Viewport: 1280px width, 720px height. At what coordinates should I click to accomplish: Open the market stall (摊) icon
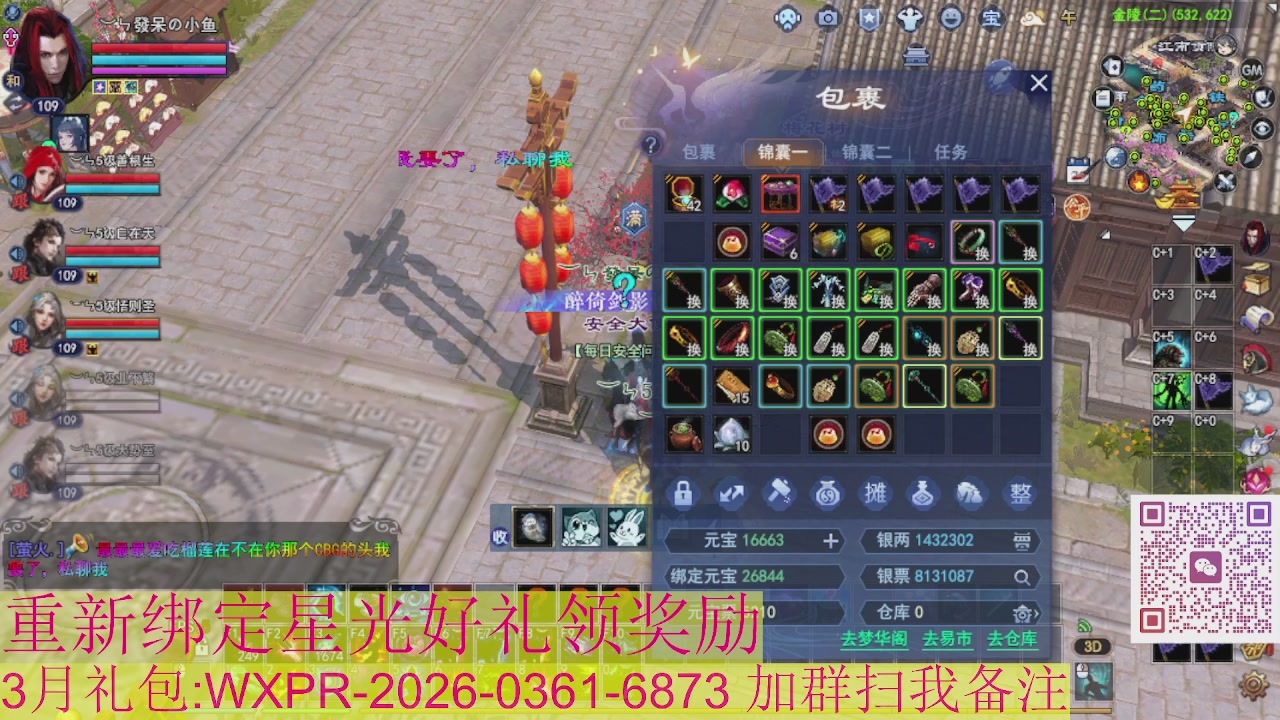pos(873,494)
